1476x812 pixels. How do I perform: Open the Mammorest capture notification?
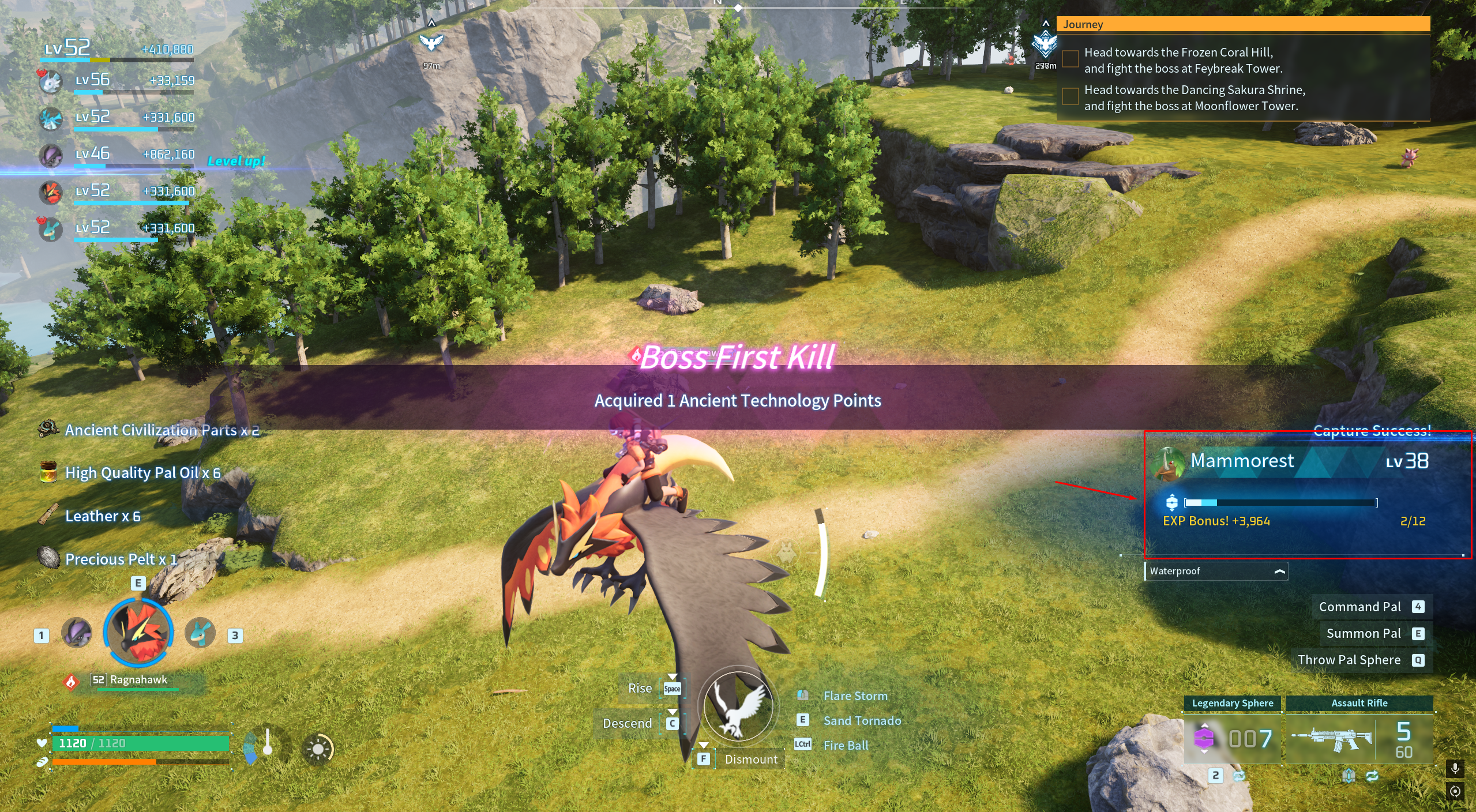pos(1307,494)
